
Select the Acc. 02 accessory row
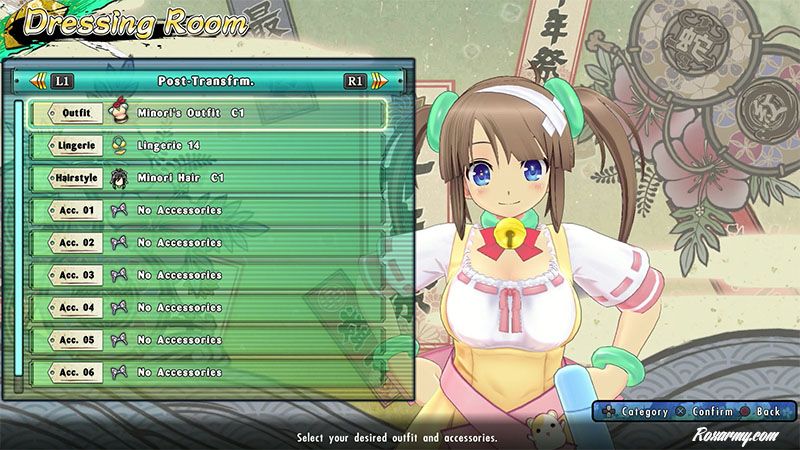[205, 243]
